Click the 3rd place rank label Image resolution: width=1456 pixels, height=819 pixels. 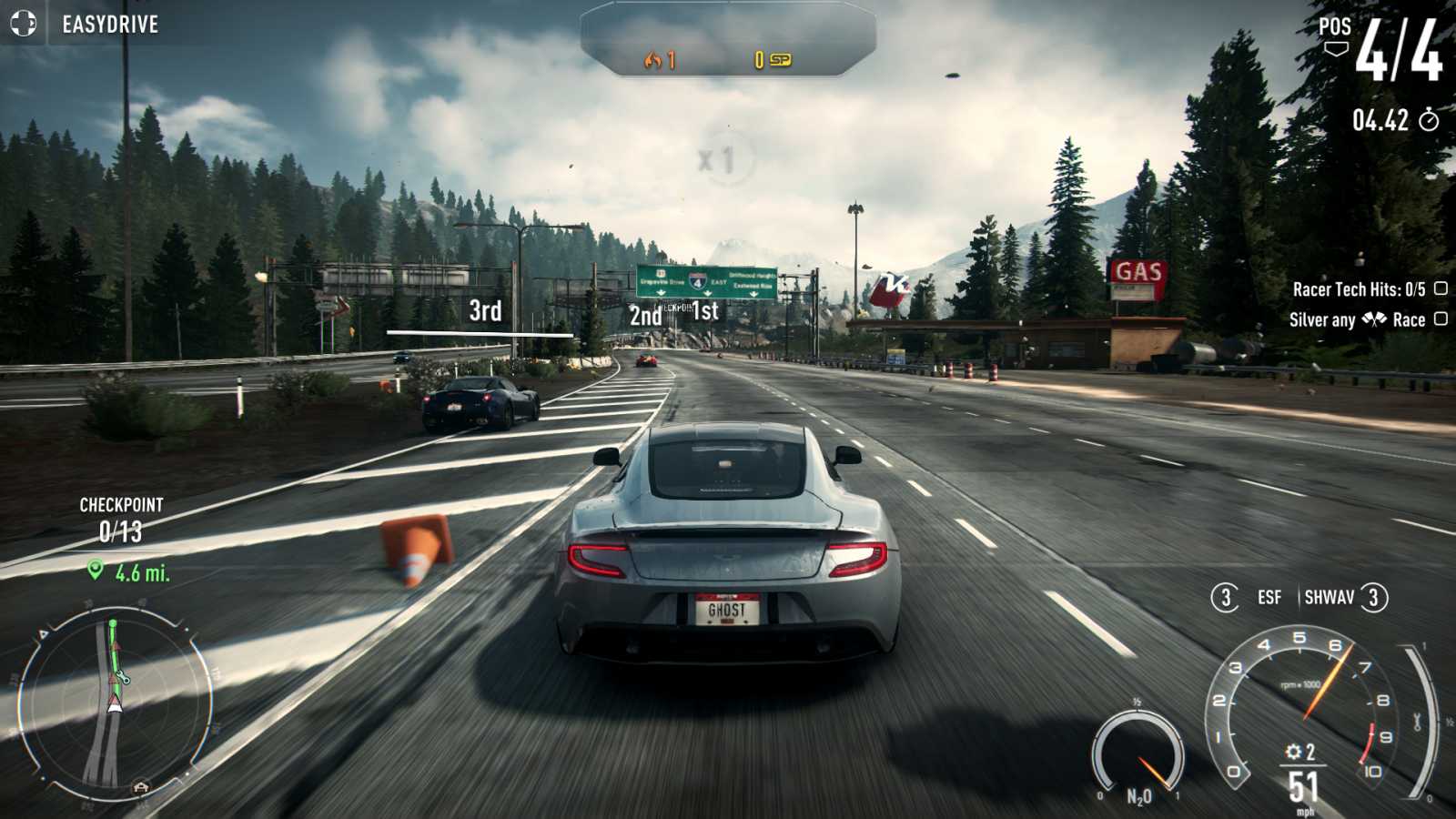point(484,310)
